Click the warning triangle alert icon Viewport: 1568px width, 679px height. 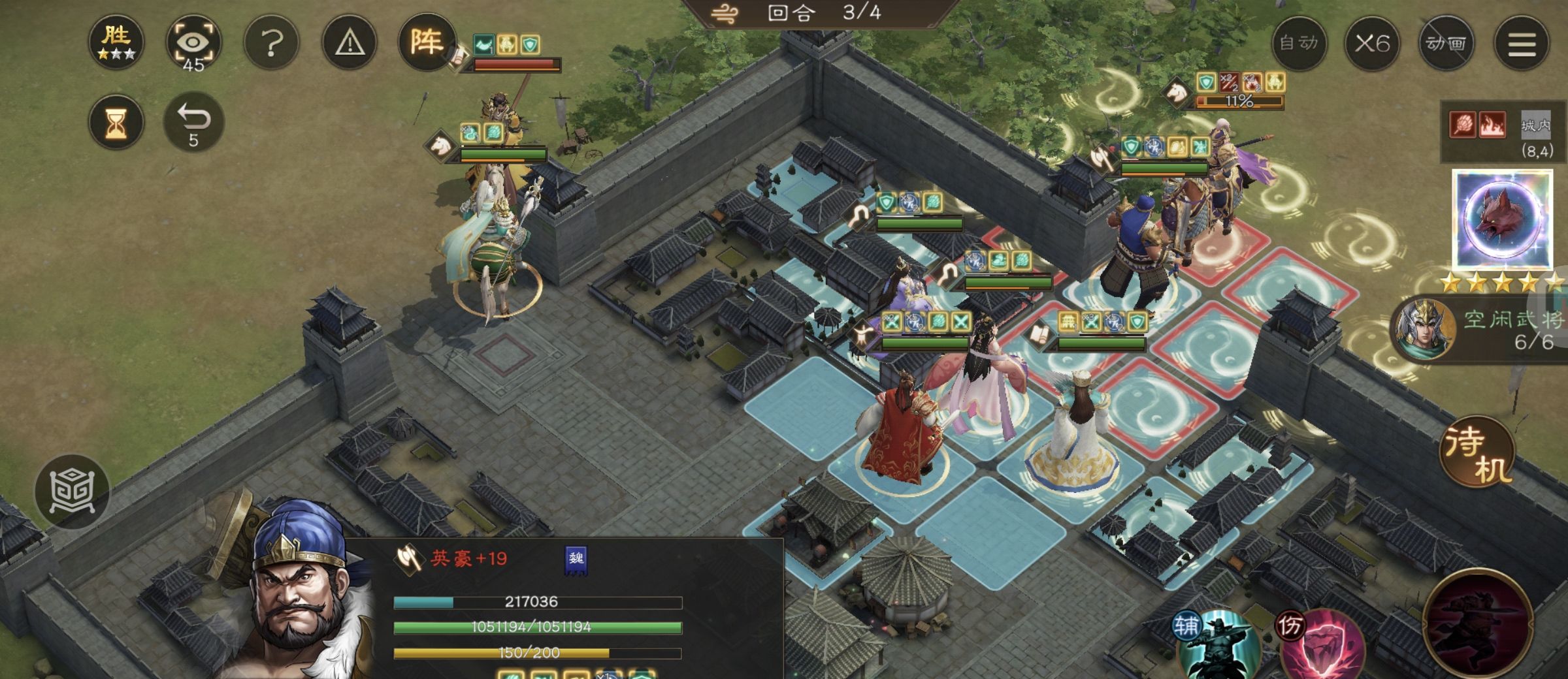349,43
